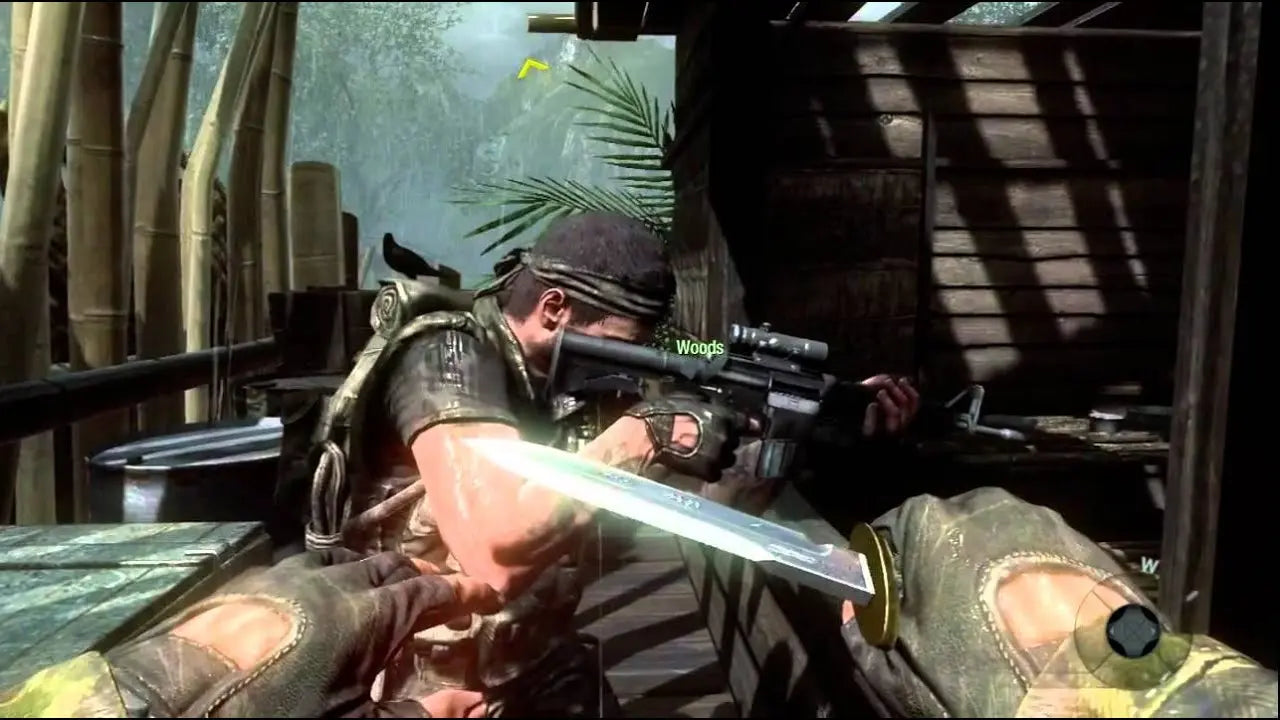The width and height of the screenshot is (1280, 720).
Task: Click the right arrow on the d-pad indicator
Action: tap(1153, 631)
